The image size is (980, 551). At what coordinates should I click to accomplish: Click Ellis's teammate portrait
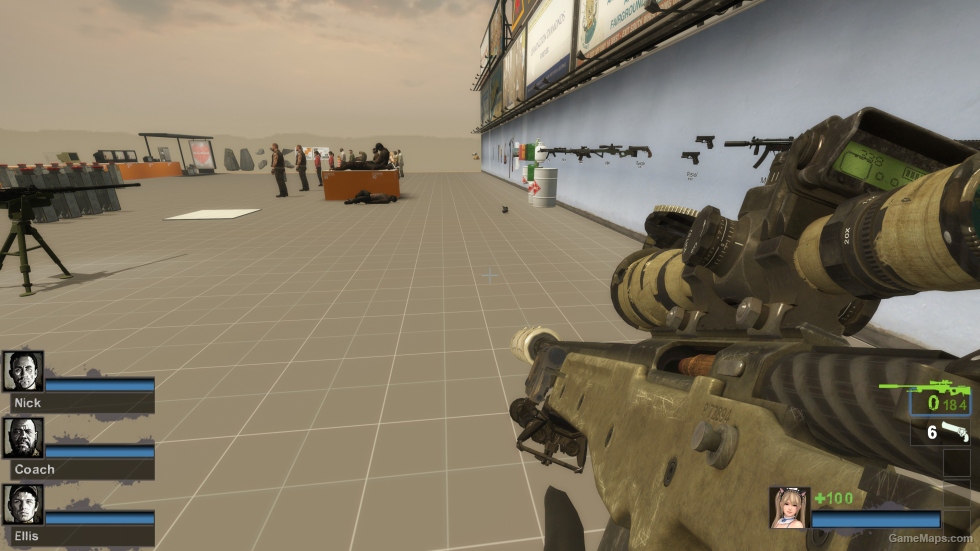23,504
